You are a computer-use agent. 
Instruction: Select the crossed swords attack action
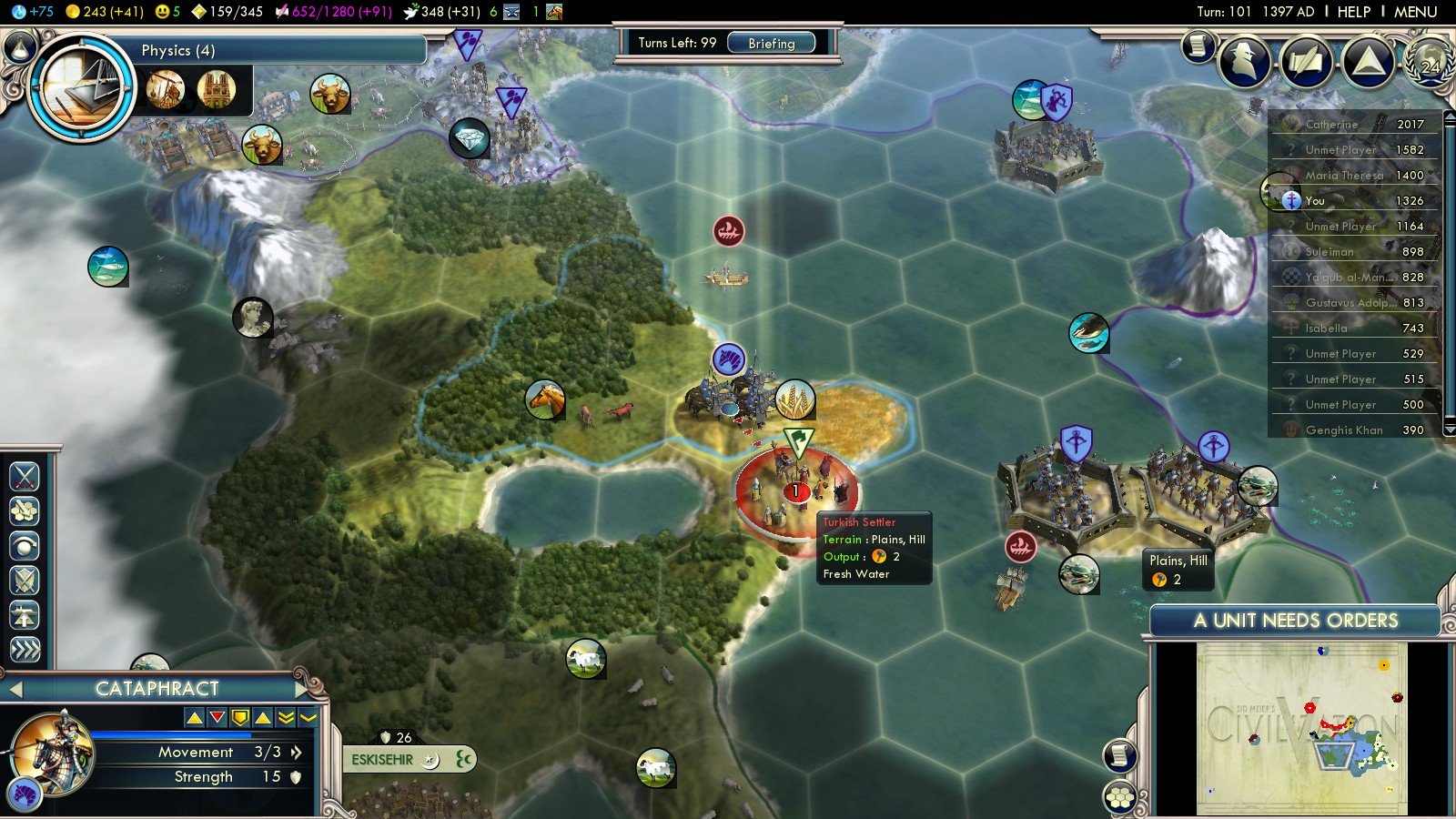click(25, 476)
